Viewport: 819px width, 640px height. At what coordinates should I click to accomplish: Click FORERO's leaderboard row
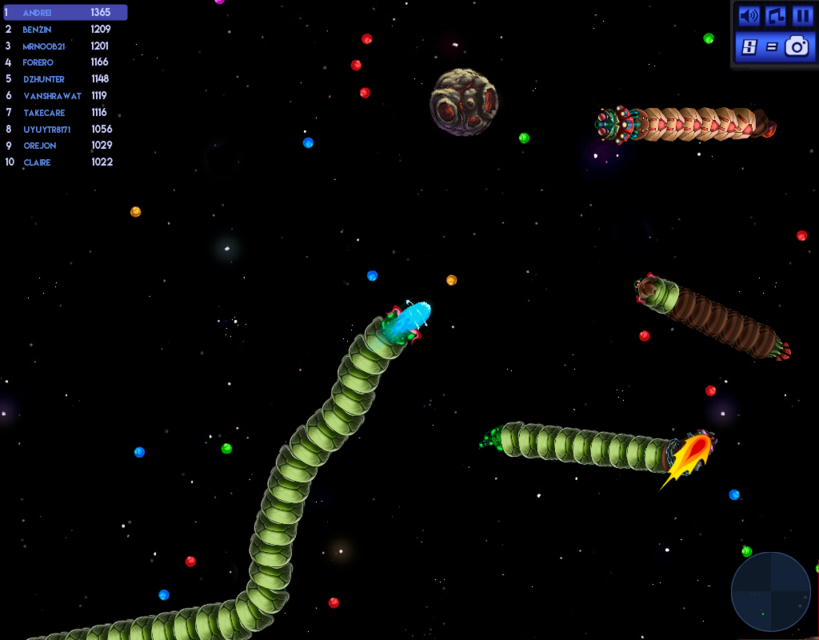(65, 62)
